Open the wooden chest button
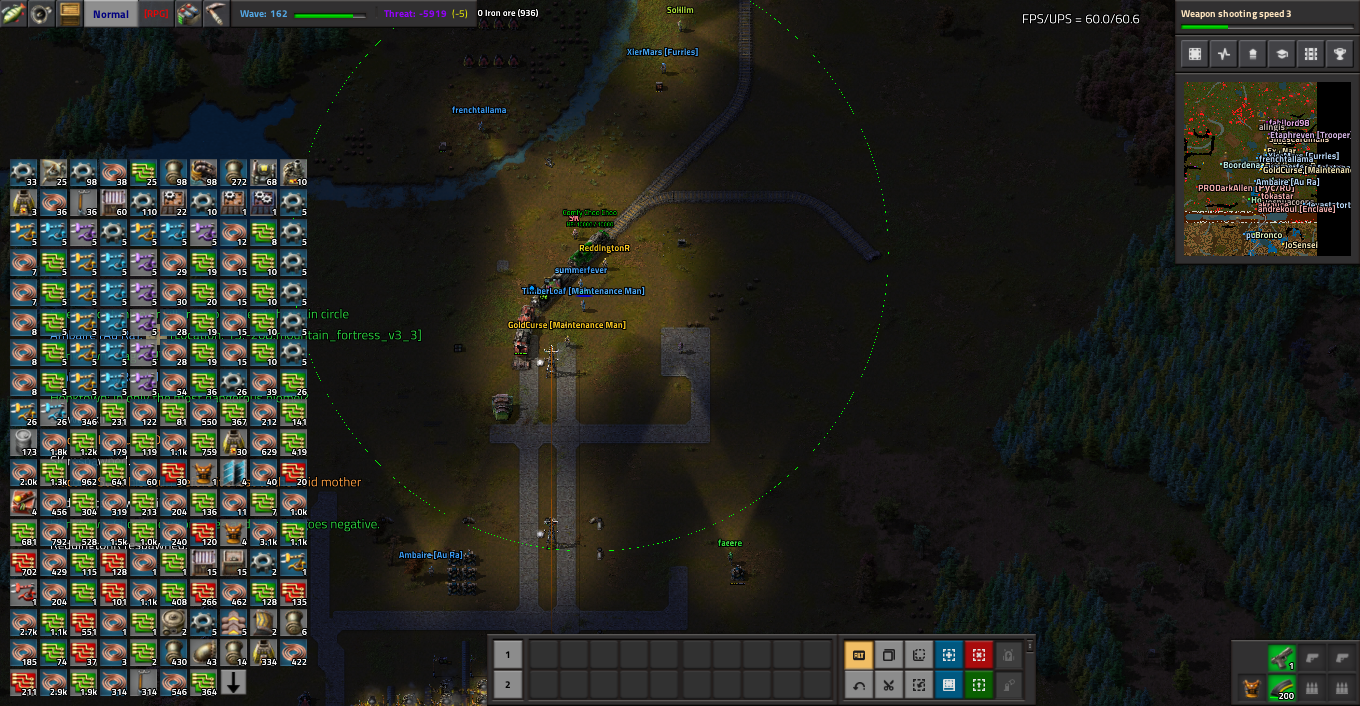Screen dimensions: 1360x706 pyautogui.click(x=69, y=14)
